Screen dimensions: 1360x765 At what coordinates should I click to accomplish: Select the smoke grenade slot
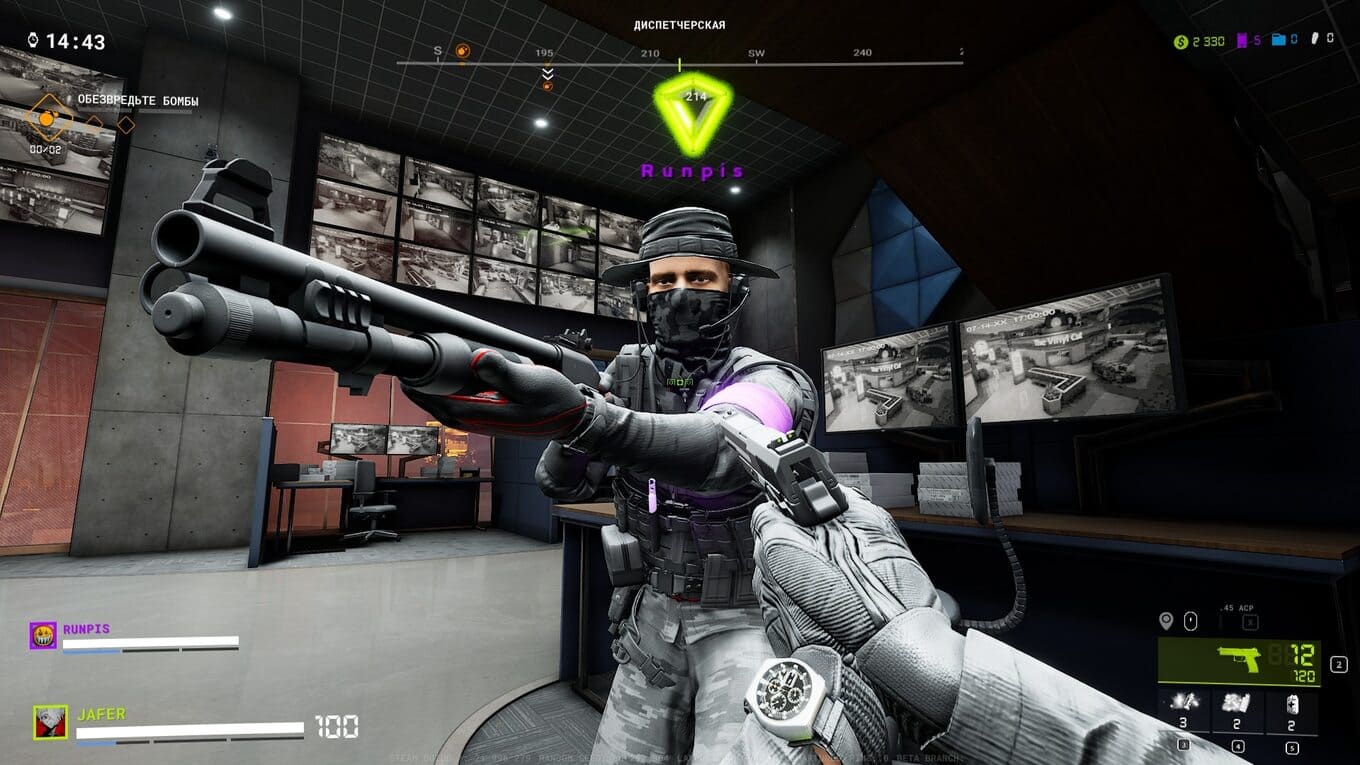[1238, 707]
